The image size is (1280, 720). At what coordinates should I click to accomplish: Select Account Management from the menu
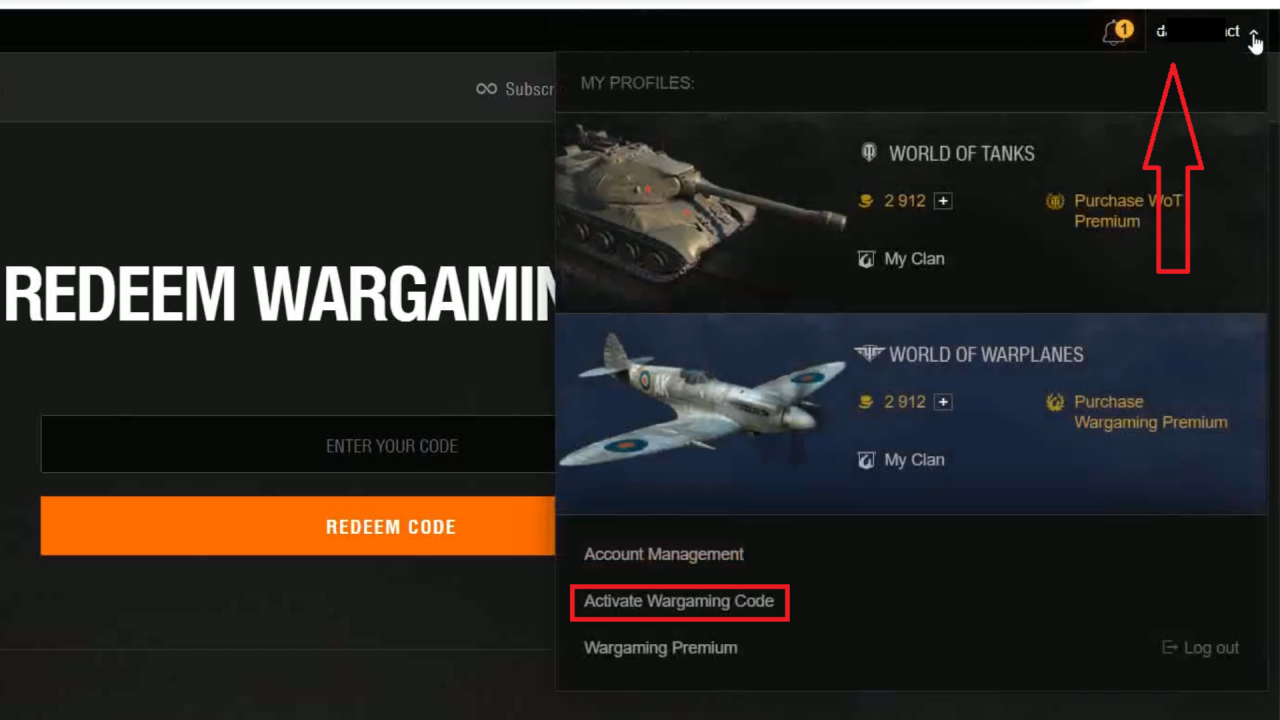point(663,554)
